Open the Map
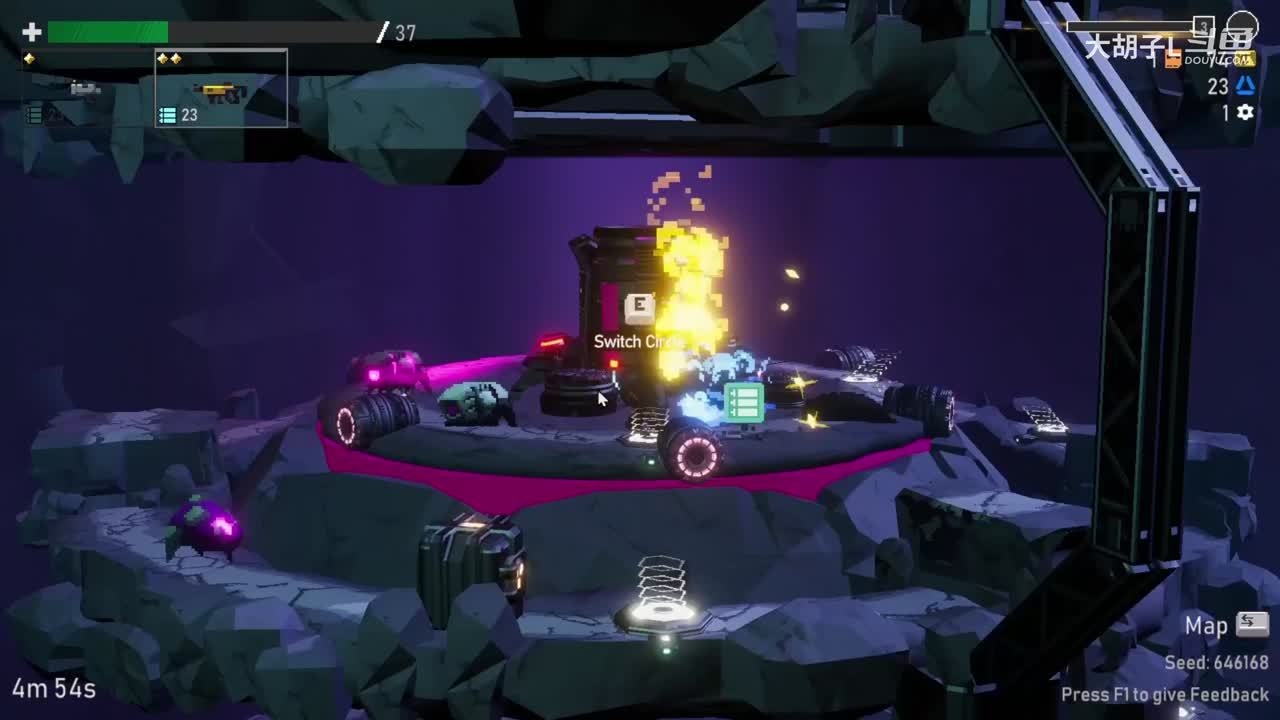Screen dimensions: 1280x720 pyautogui.click(x=1226, y=626)
